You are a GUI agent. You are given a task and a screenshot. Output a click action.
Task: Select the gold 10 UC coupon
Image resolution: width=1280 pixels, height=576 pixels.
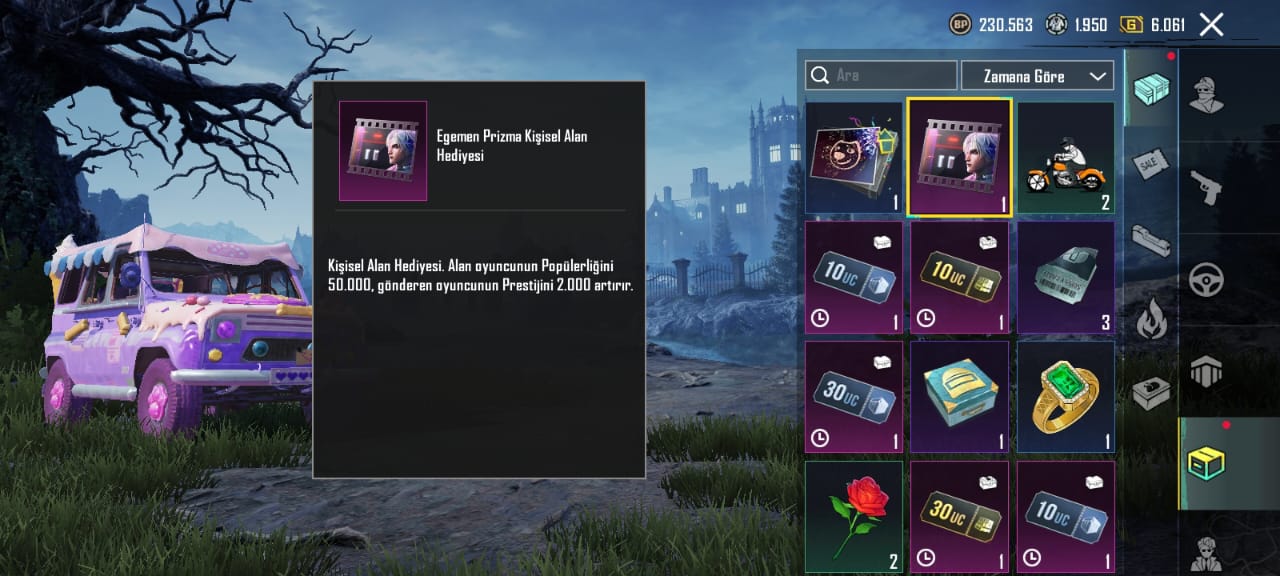coord(960,277)
